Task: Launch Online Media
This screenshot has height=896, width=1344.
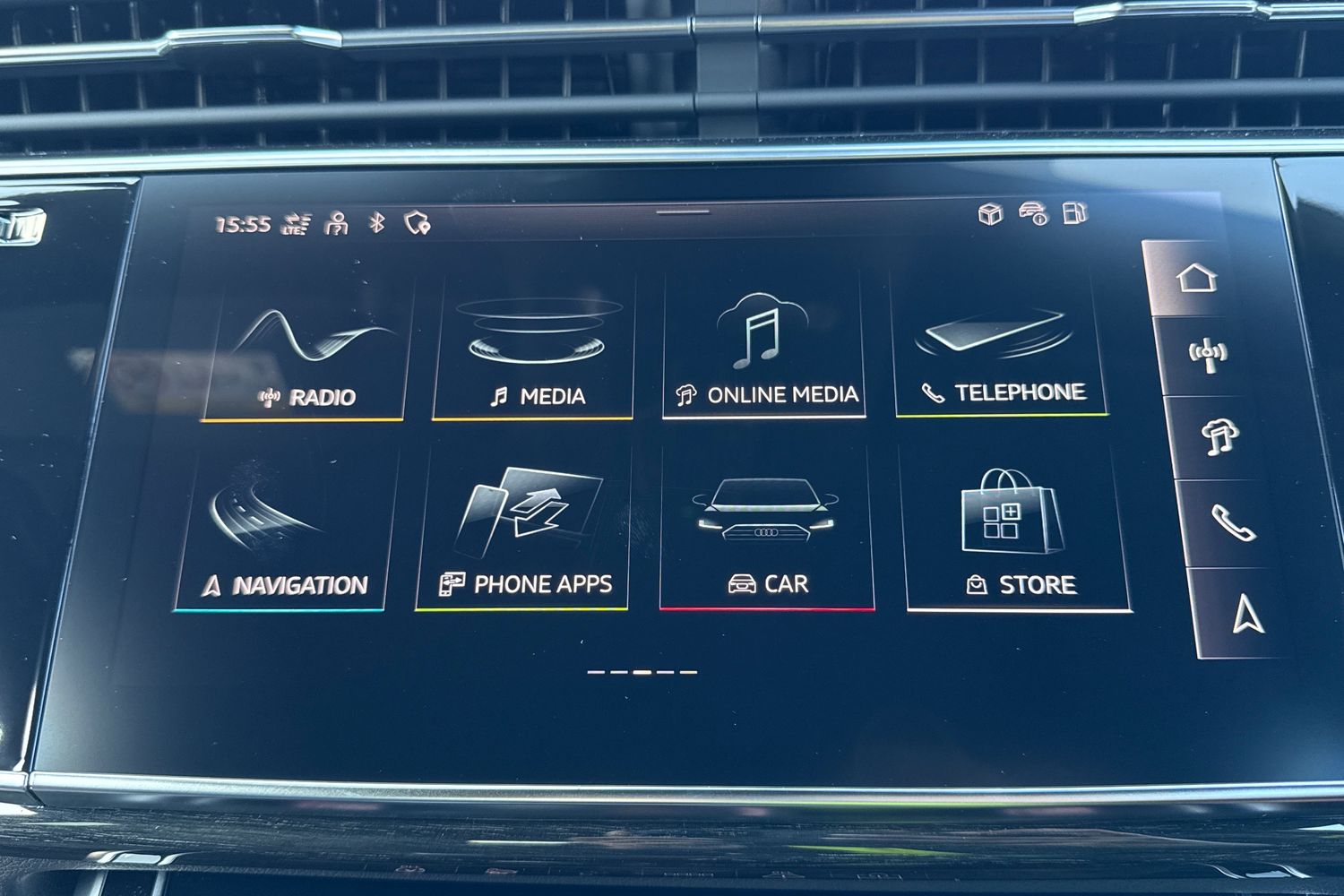Action: 763,352
